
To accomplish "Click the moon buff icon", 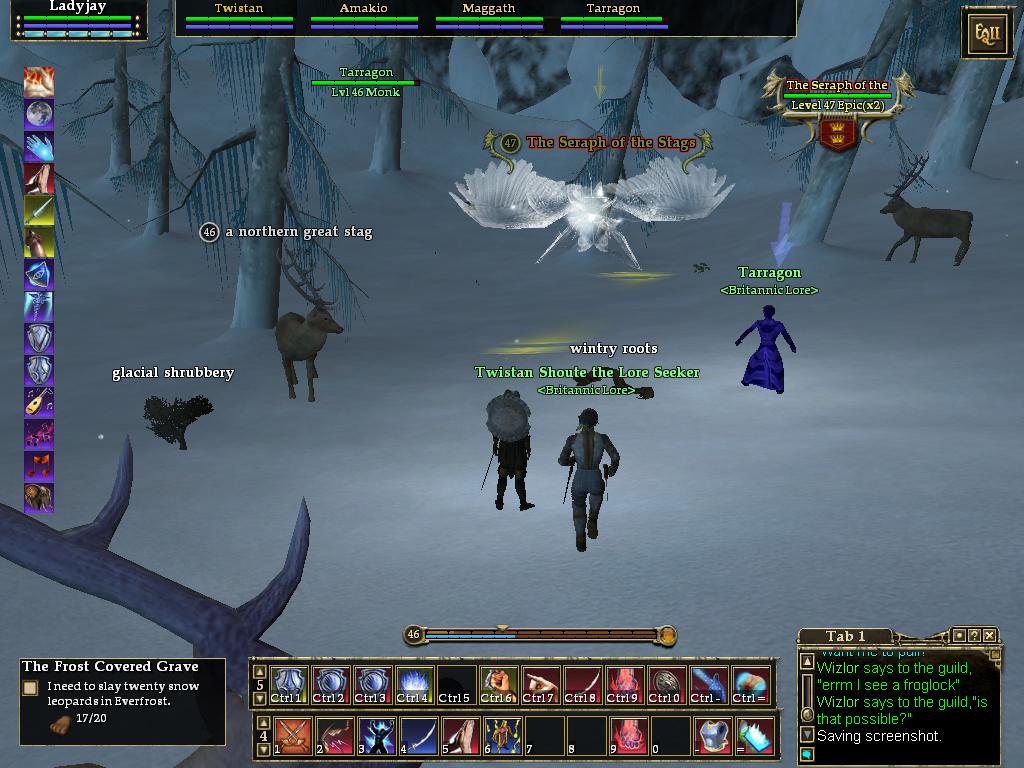I will click(x=39, y=113).
